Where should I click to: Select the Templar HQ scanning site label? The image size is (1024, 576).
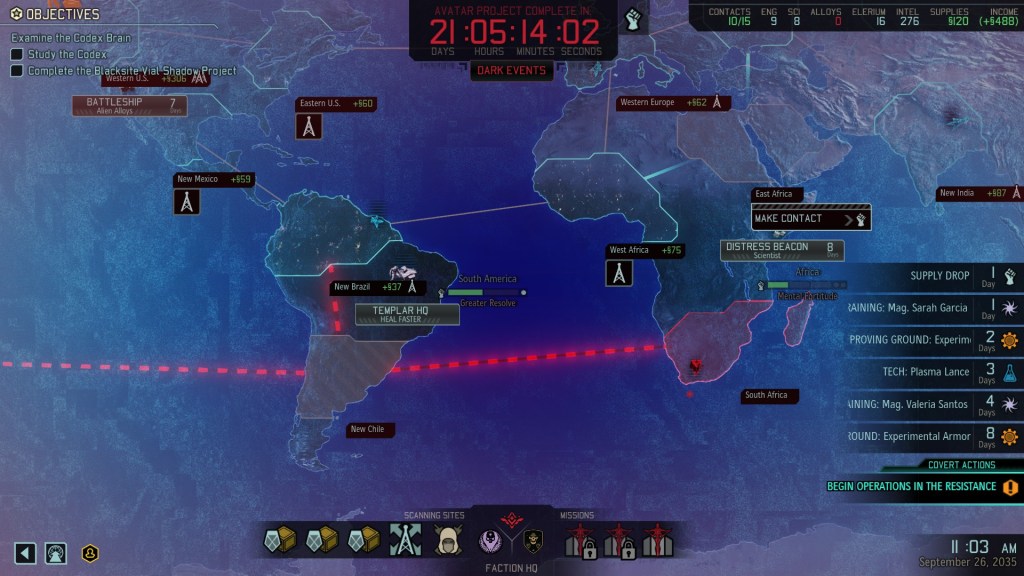407,314
